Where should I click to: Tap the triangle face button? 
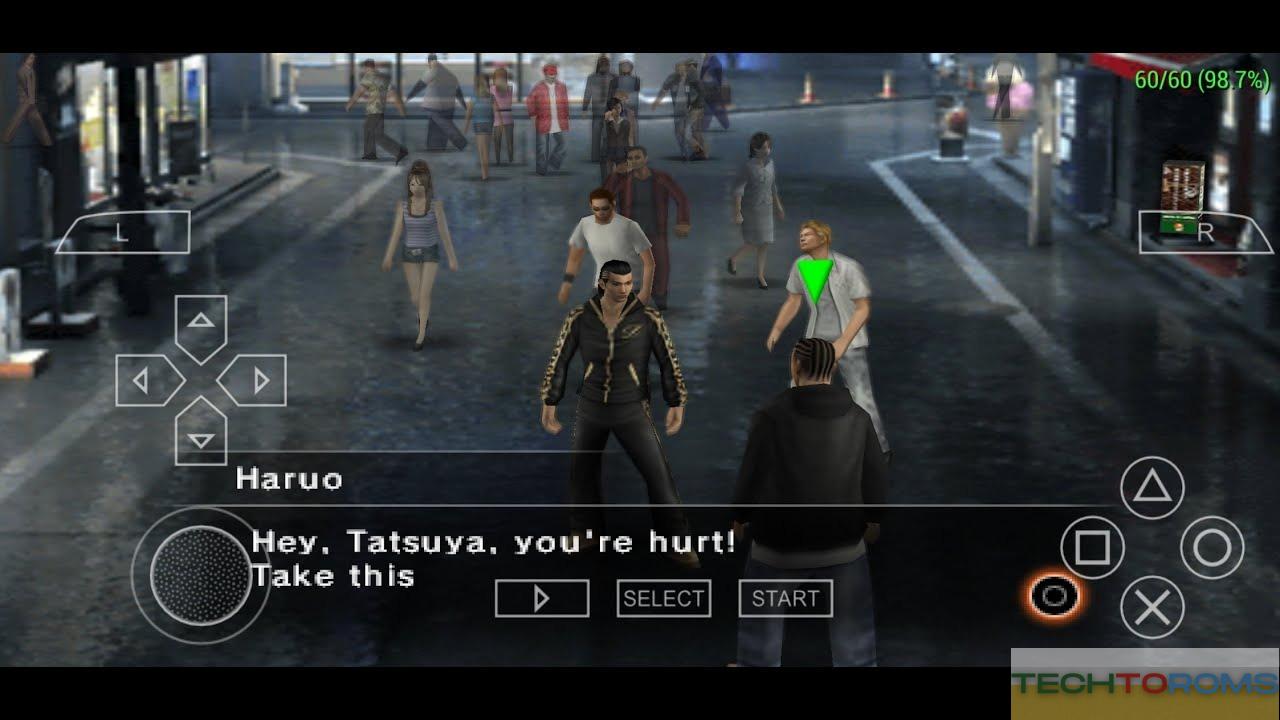(x=1152, y=487)
